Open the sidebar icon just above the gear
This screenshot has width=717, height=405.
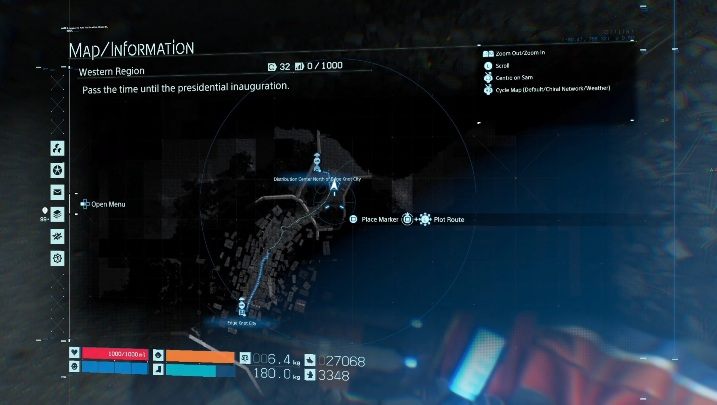[57, 236]
